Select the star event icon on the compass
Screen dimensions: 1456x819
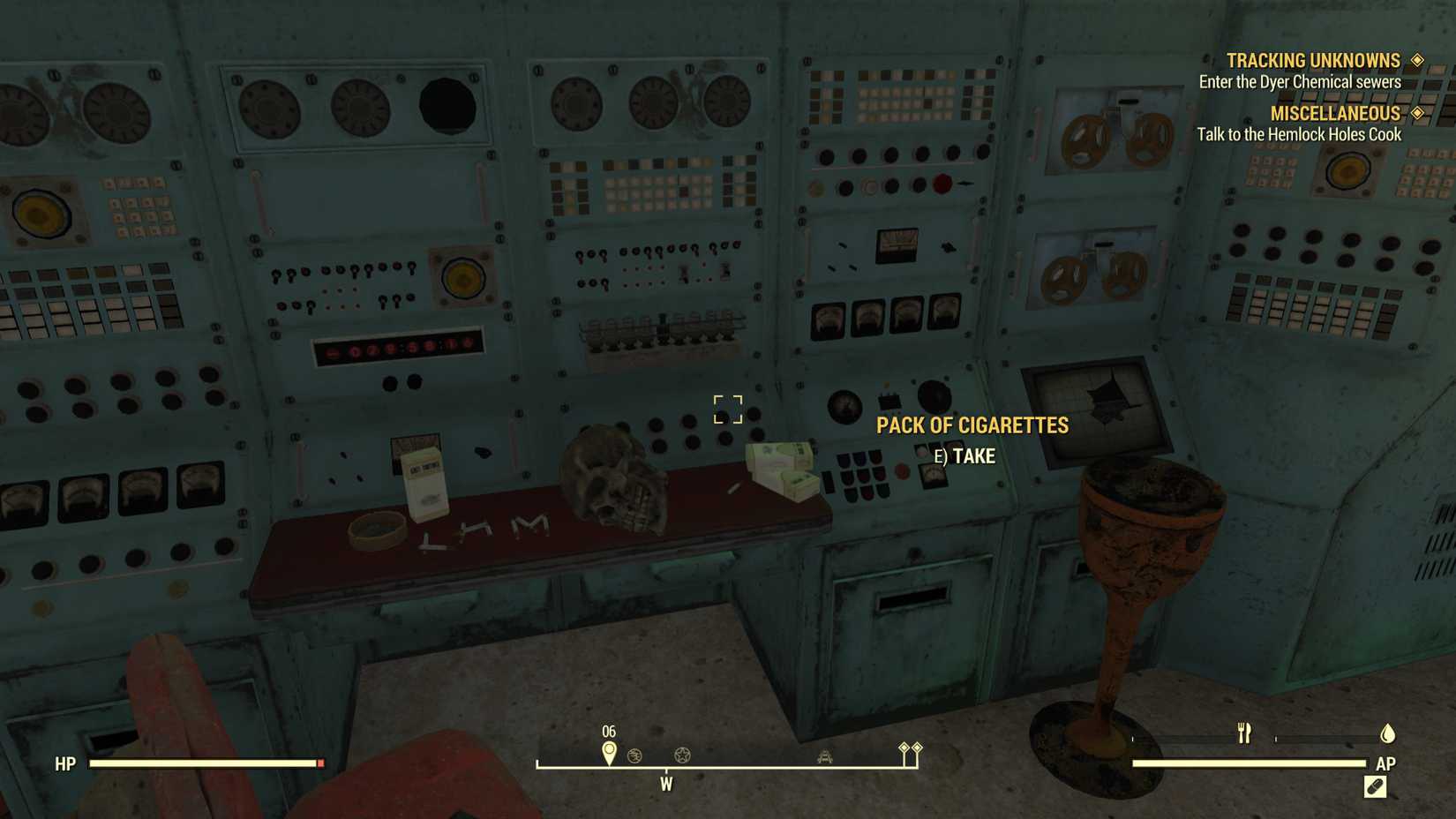click(680, 756)
